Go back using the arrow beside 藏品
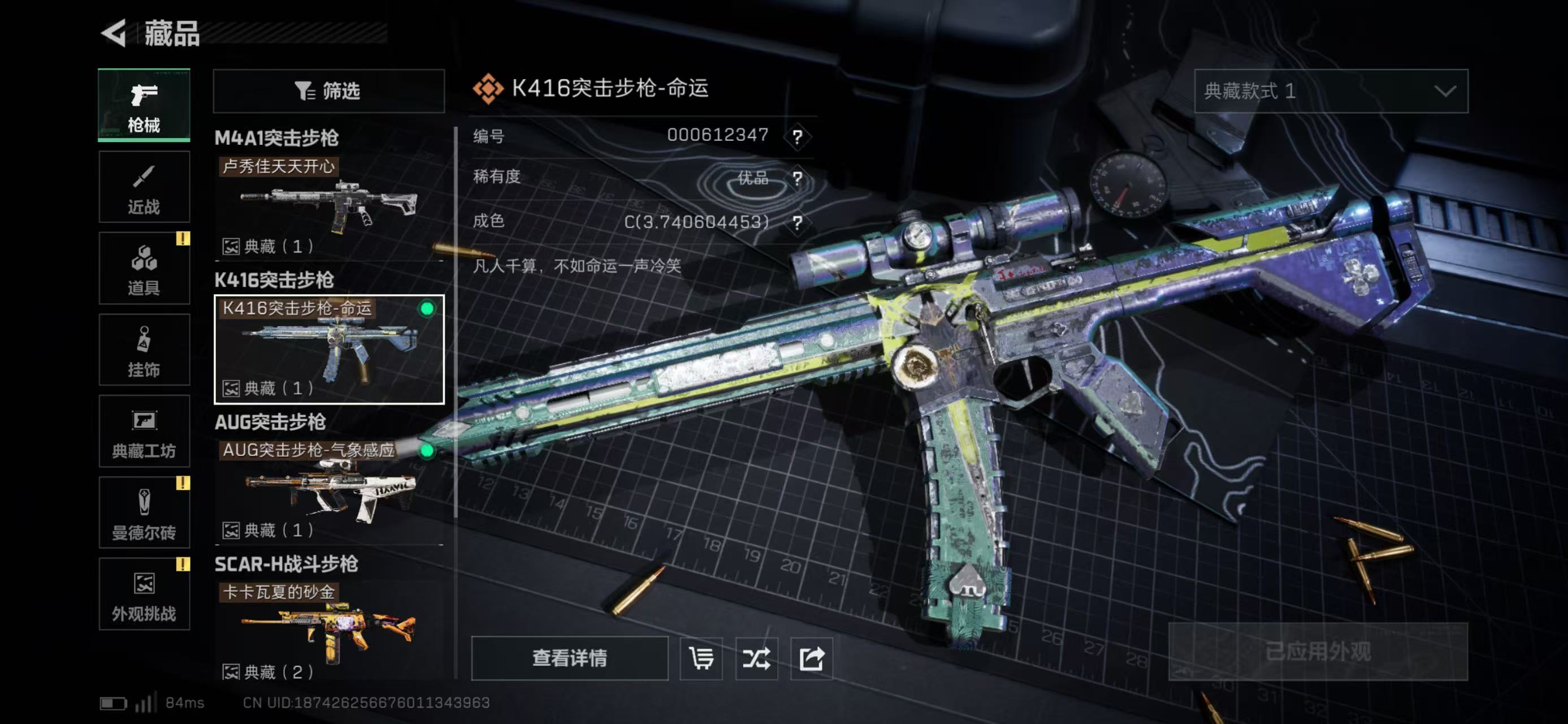This screenshot has height=724, width=1568. click(x=114, y=33)
